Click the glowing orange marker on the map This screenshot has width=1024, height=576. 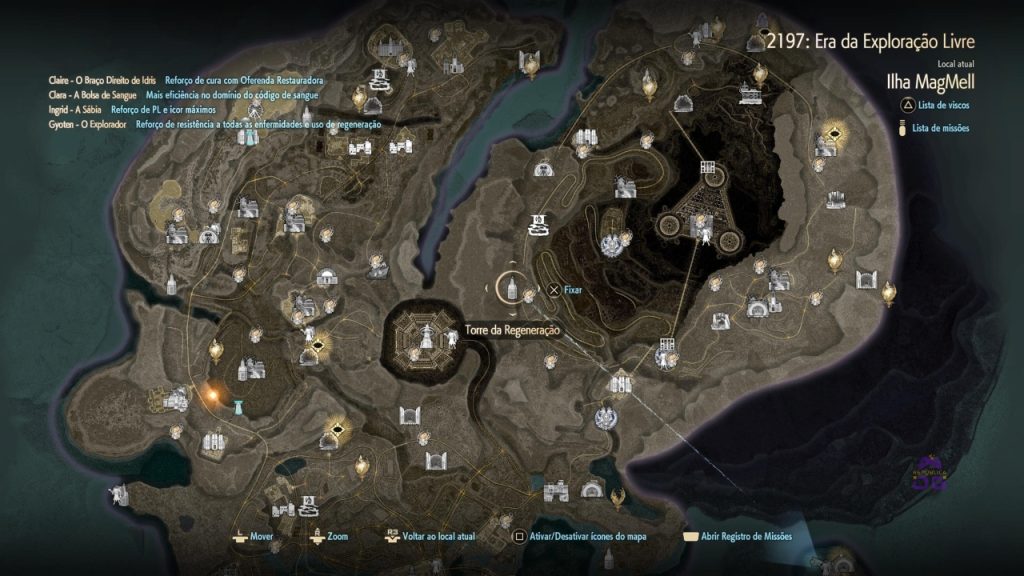click(212, 394)
